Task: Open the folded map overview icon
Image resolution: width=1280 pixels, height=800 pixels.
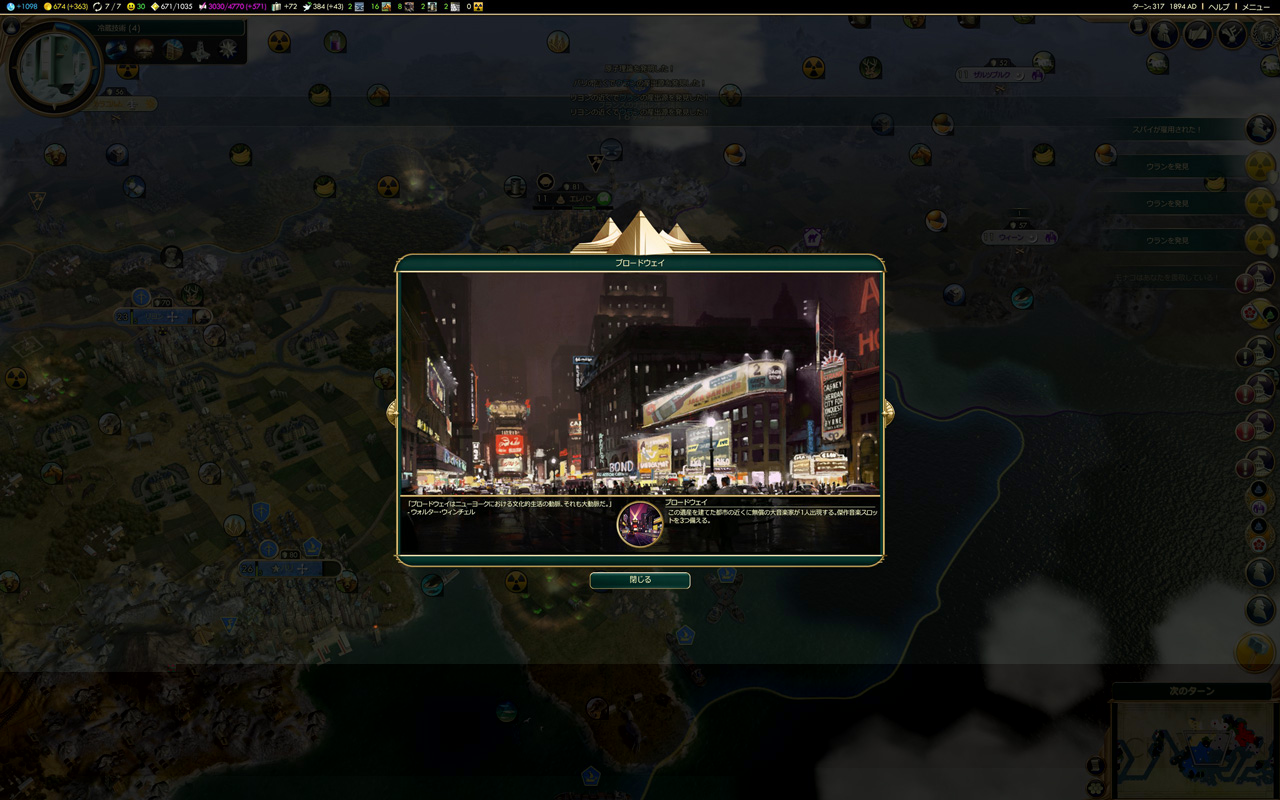Action: coord(1198,35)
